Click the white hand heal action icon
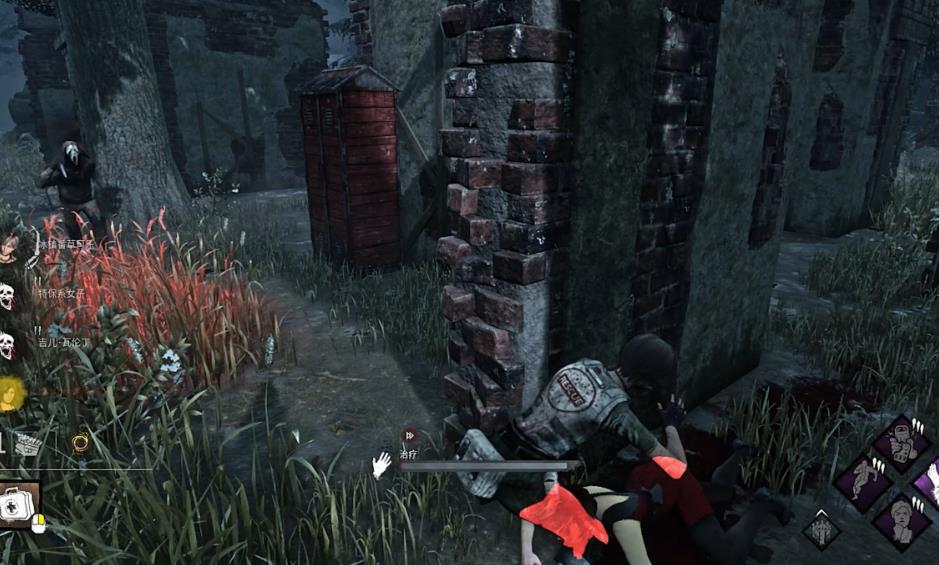The height and width of the screenshot is (565, 939). pos(381,464)
